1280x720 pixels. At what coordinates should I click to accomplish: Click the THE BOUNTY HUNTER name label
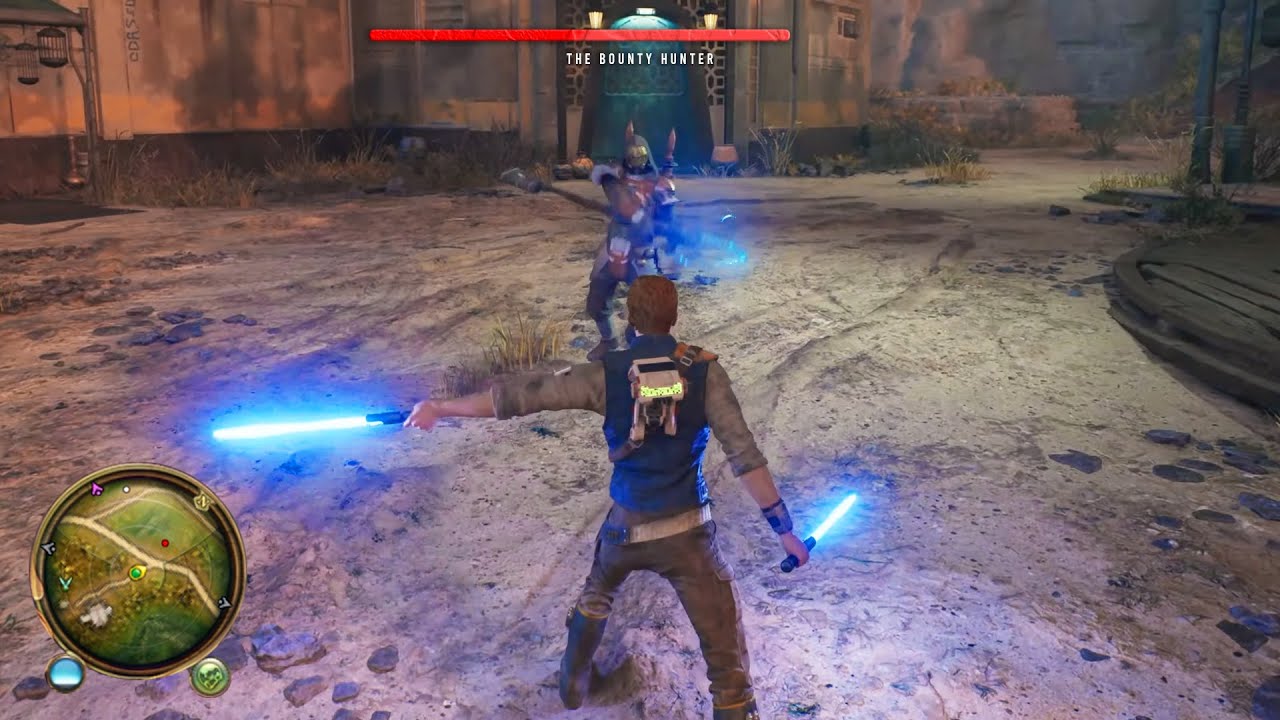[638, 59]
